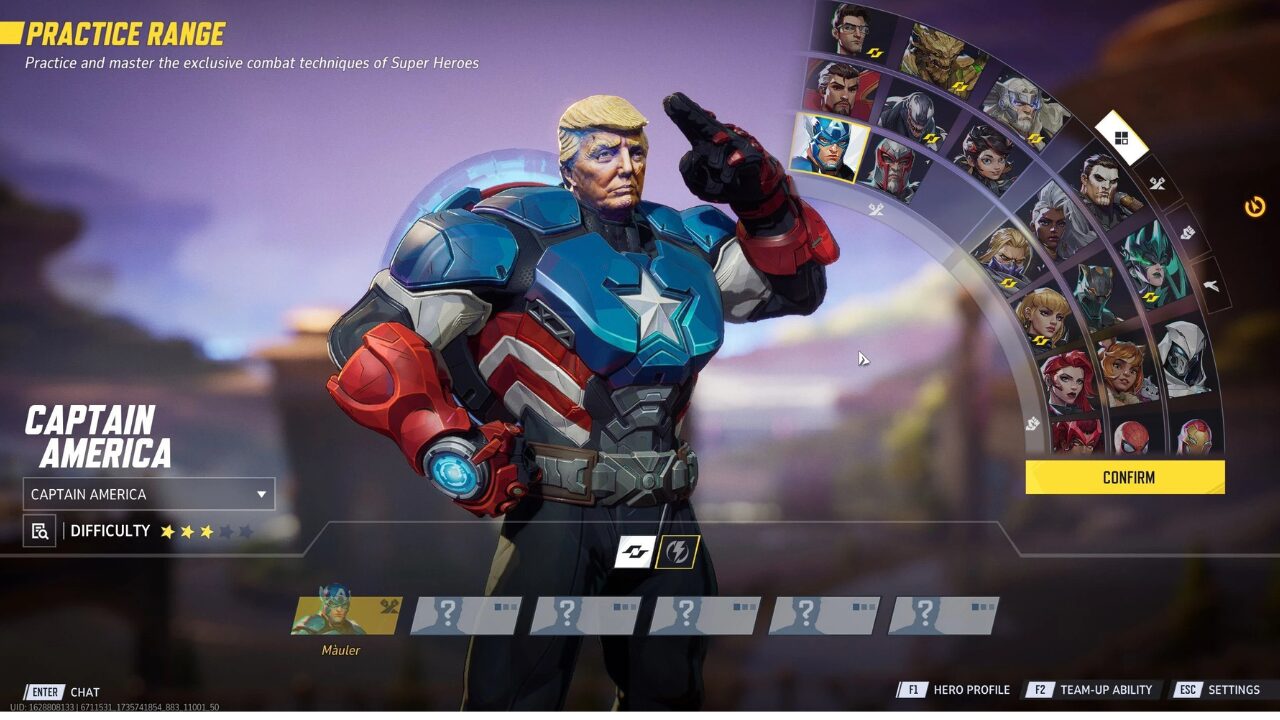The width and height of the screenshot is (1280, 720).
Task: Select the lightning bolt icon below the hero
Action: (x=677, y=552)
